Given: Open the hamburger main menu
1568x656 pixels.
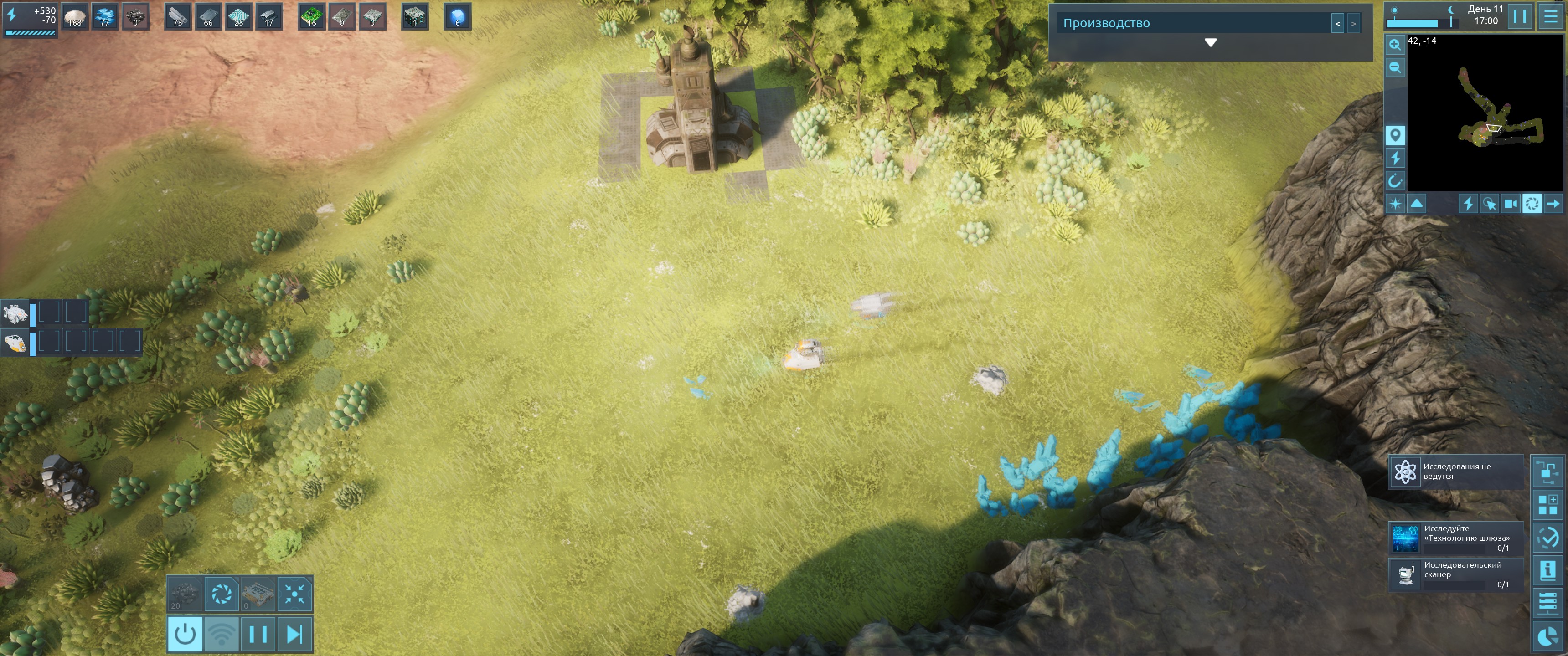Looking at the screenshot, I should pyautogui.click(x=1550, y=16).
